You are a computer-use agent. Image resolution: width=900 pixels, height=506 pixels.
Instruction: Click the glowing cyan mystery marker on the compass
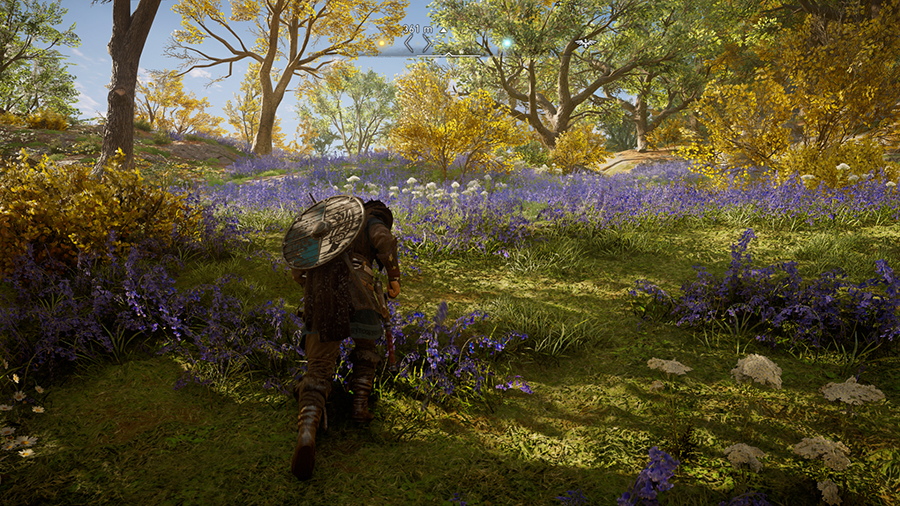[506, 43]
